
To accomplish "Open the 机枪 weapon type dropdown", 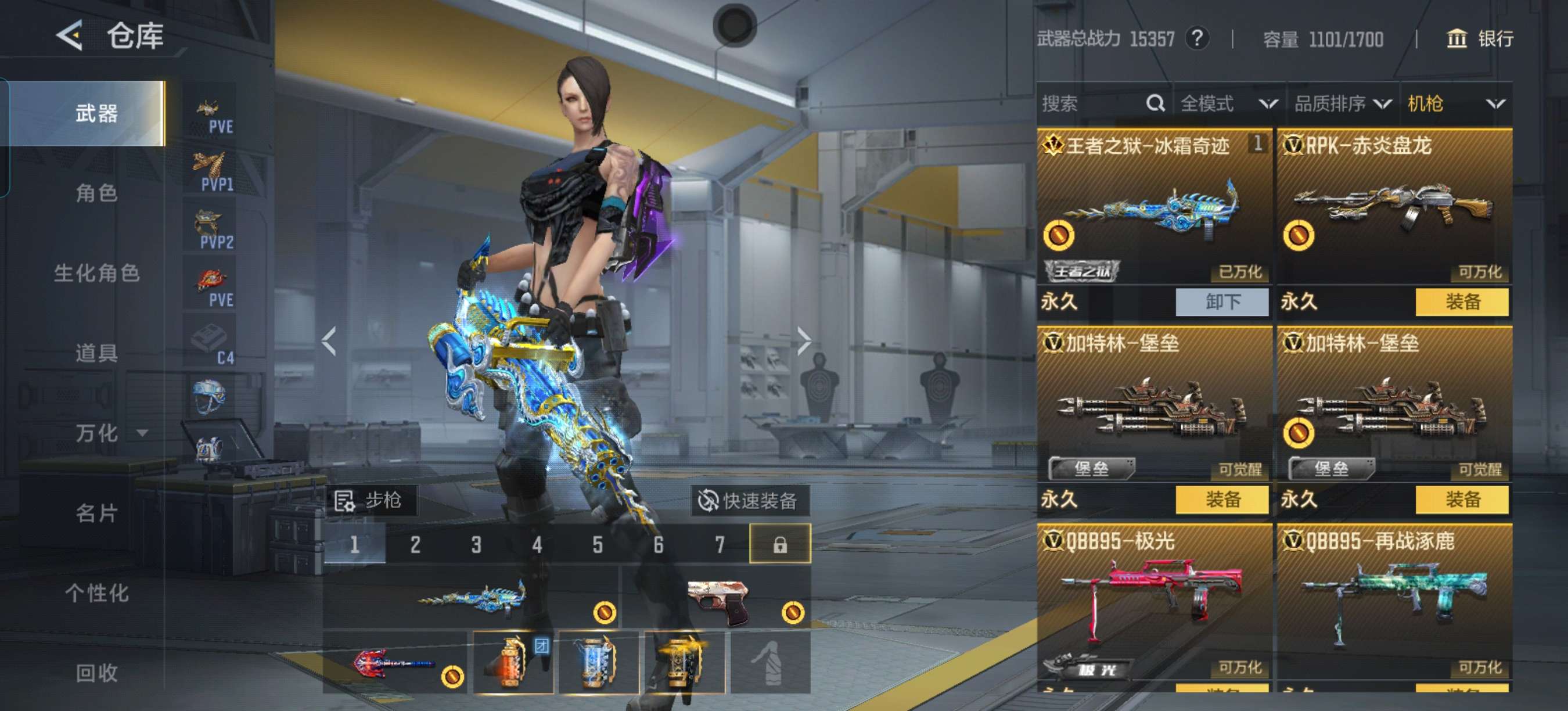I will pyautogui.click(x=1455, y=103).
